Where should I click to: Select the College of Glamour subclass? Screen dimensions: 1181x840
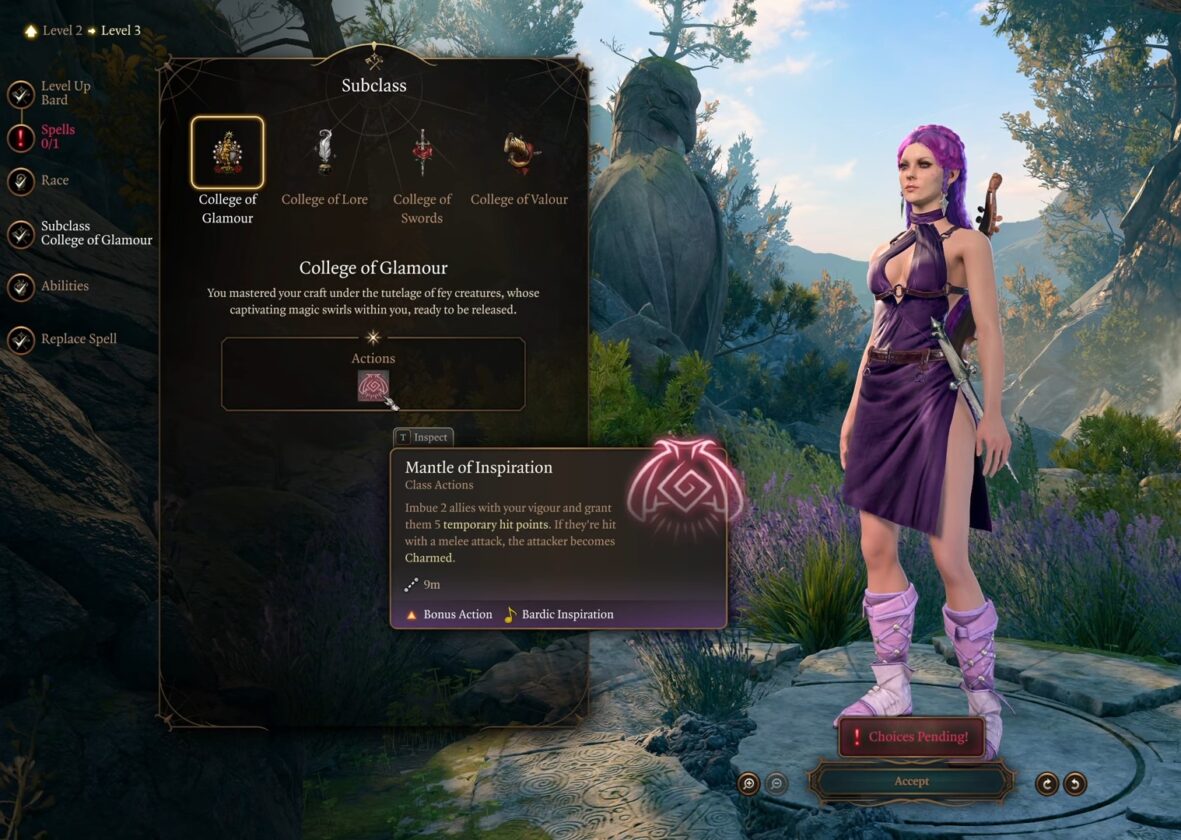(x=227, y=153)
